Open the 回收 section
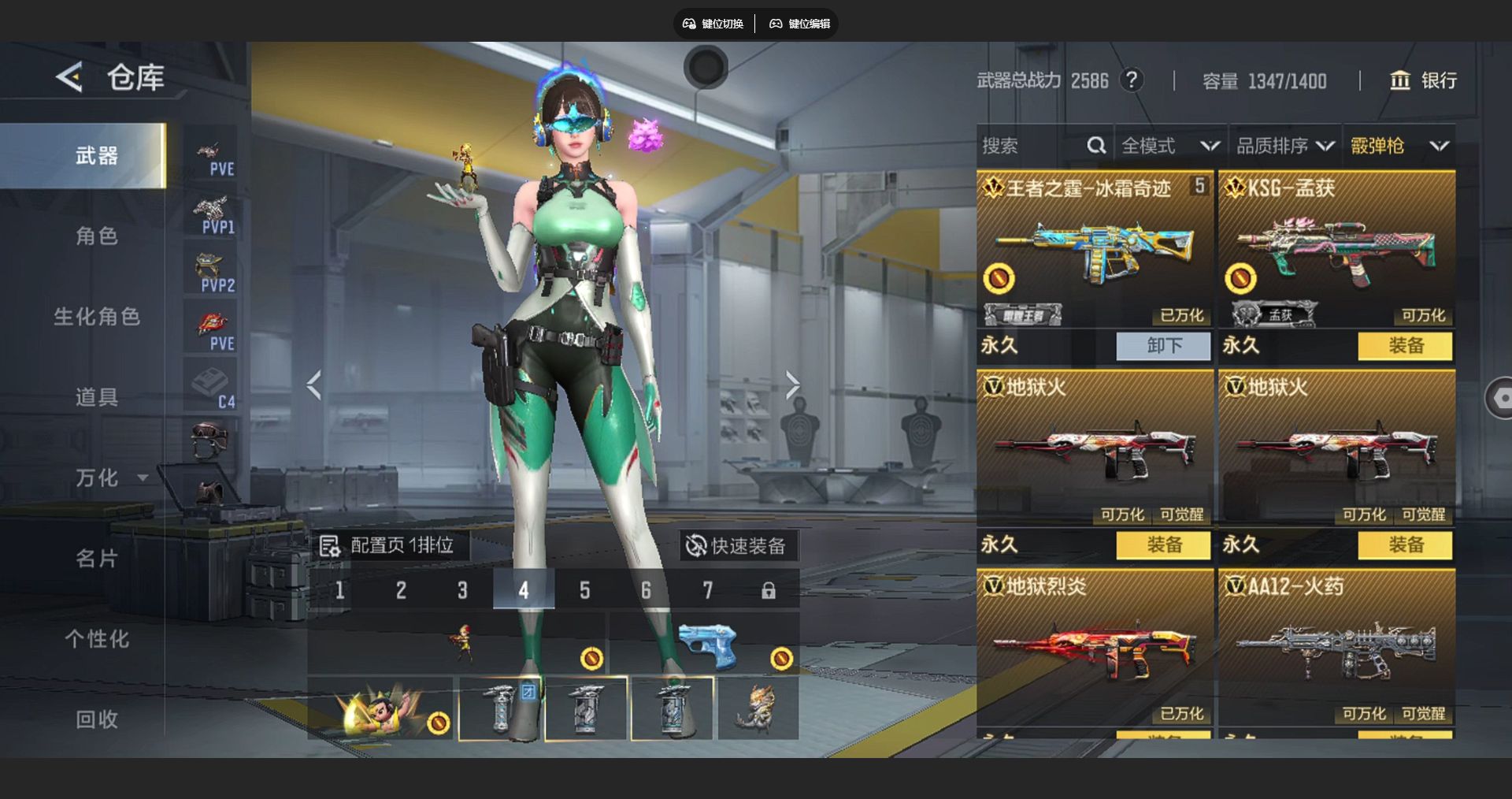Image resolution: width=1512 pixels, height=799 pixels. 96,719
